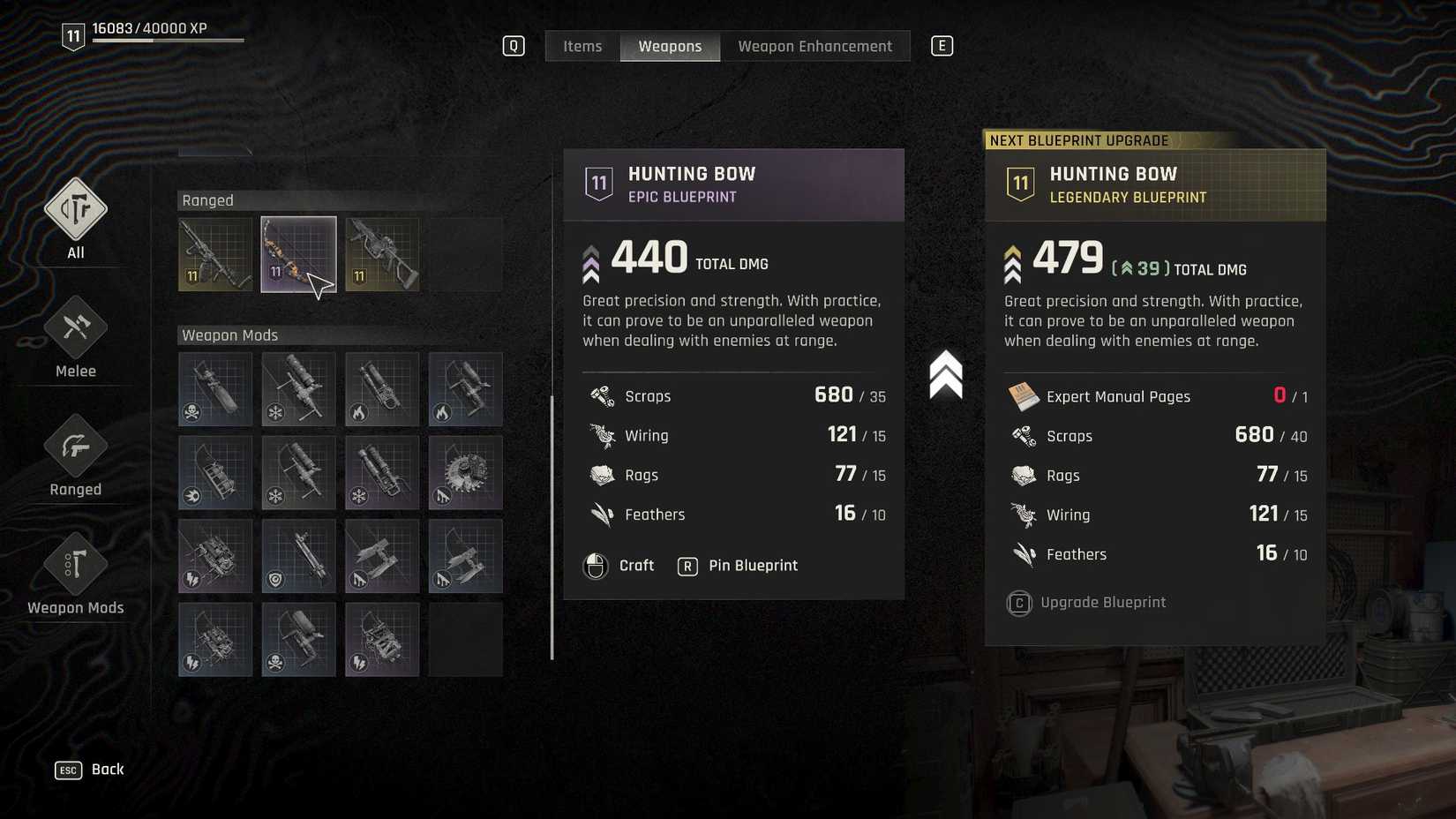Click the upgrade chevron between the two panels
The height and width of the screenshot is (819, 1456).
pos(947,374)
